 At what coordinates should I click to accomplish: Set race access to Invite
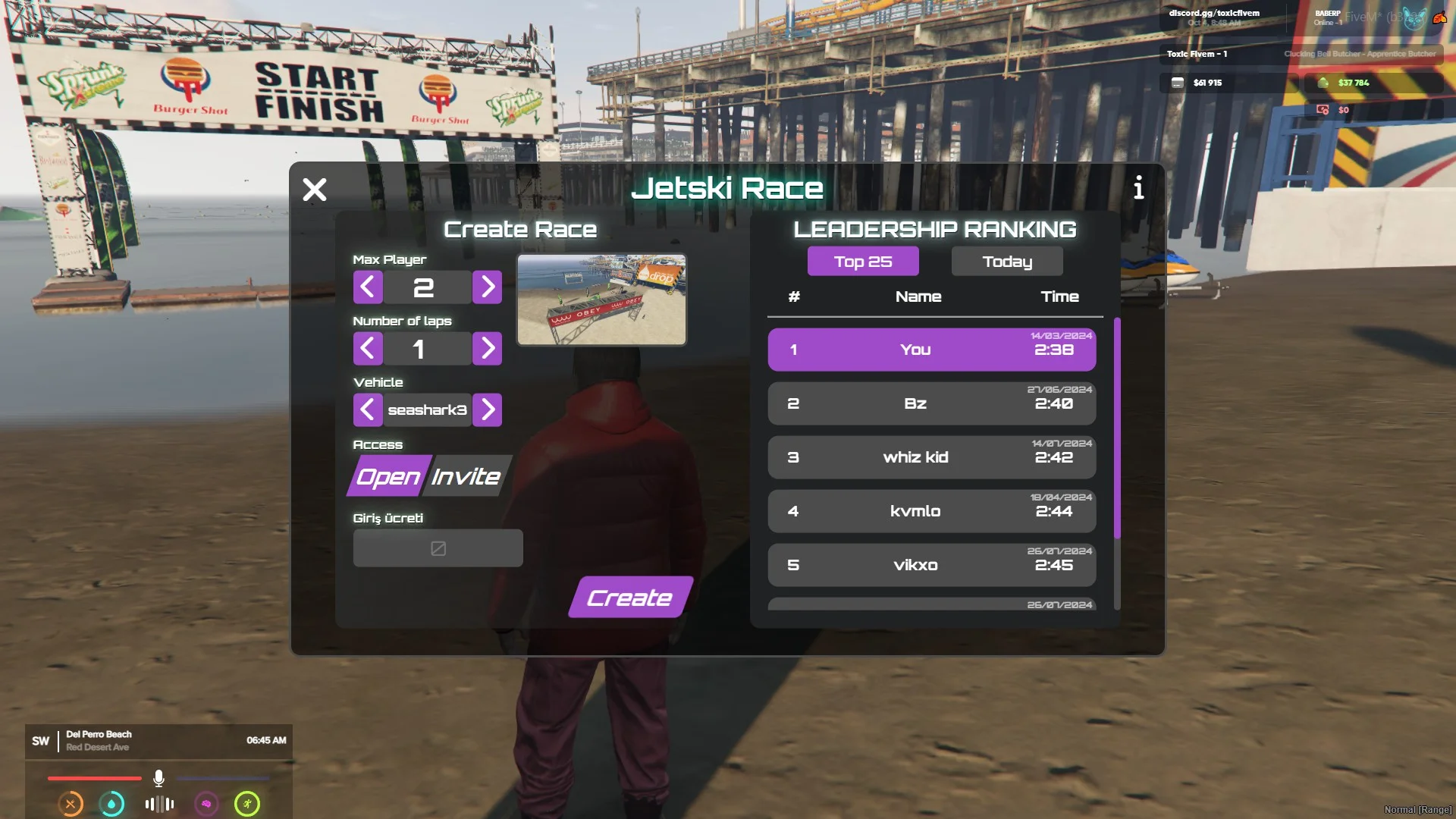click(x=466, y=476)
